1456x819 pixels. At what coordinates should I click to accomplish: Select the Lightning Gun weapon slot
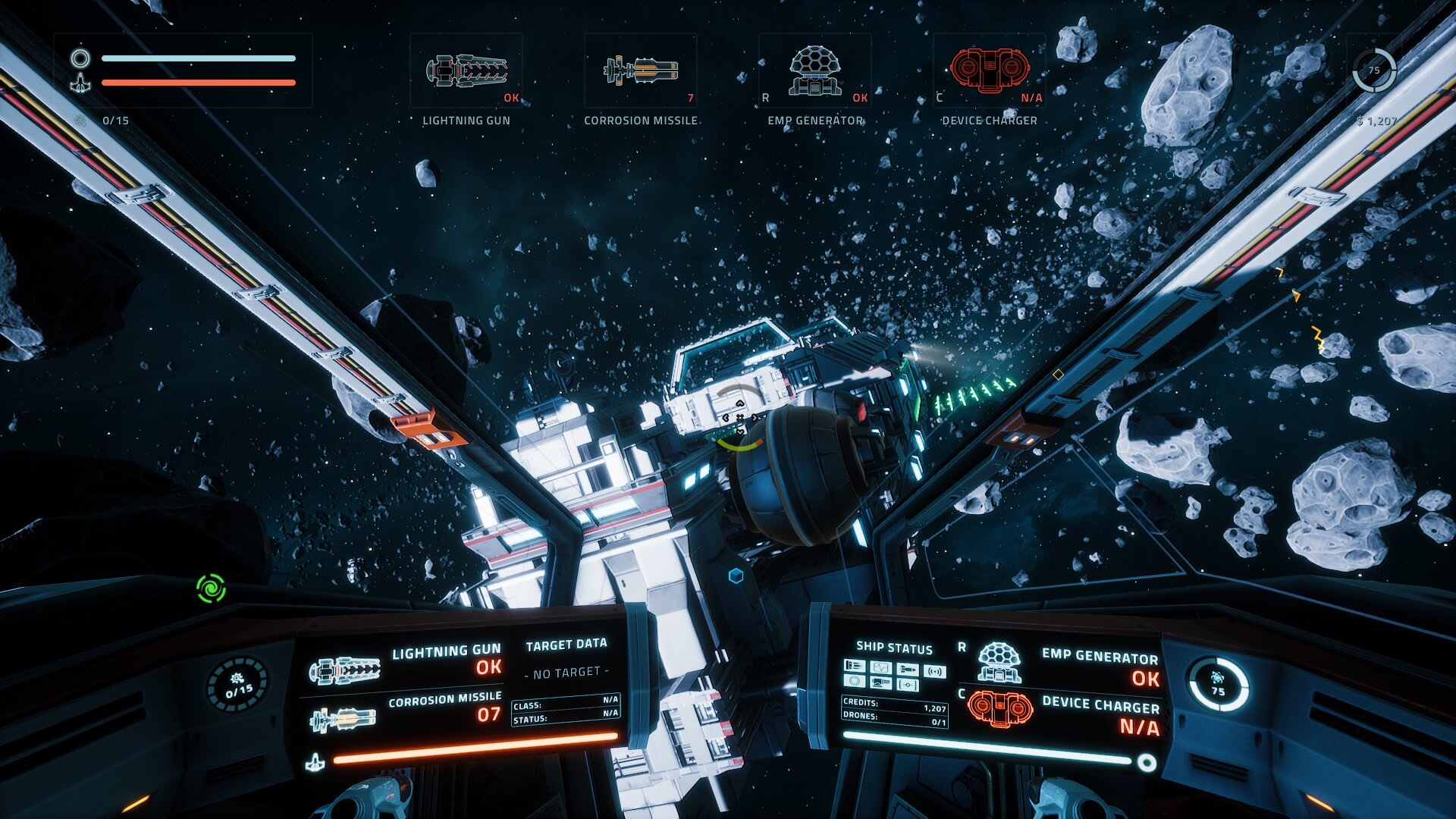click(x=466, y=71)
